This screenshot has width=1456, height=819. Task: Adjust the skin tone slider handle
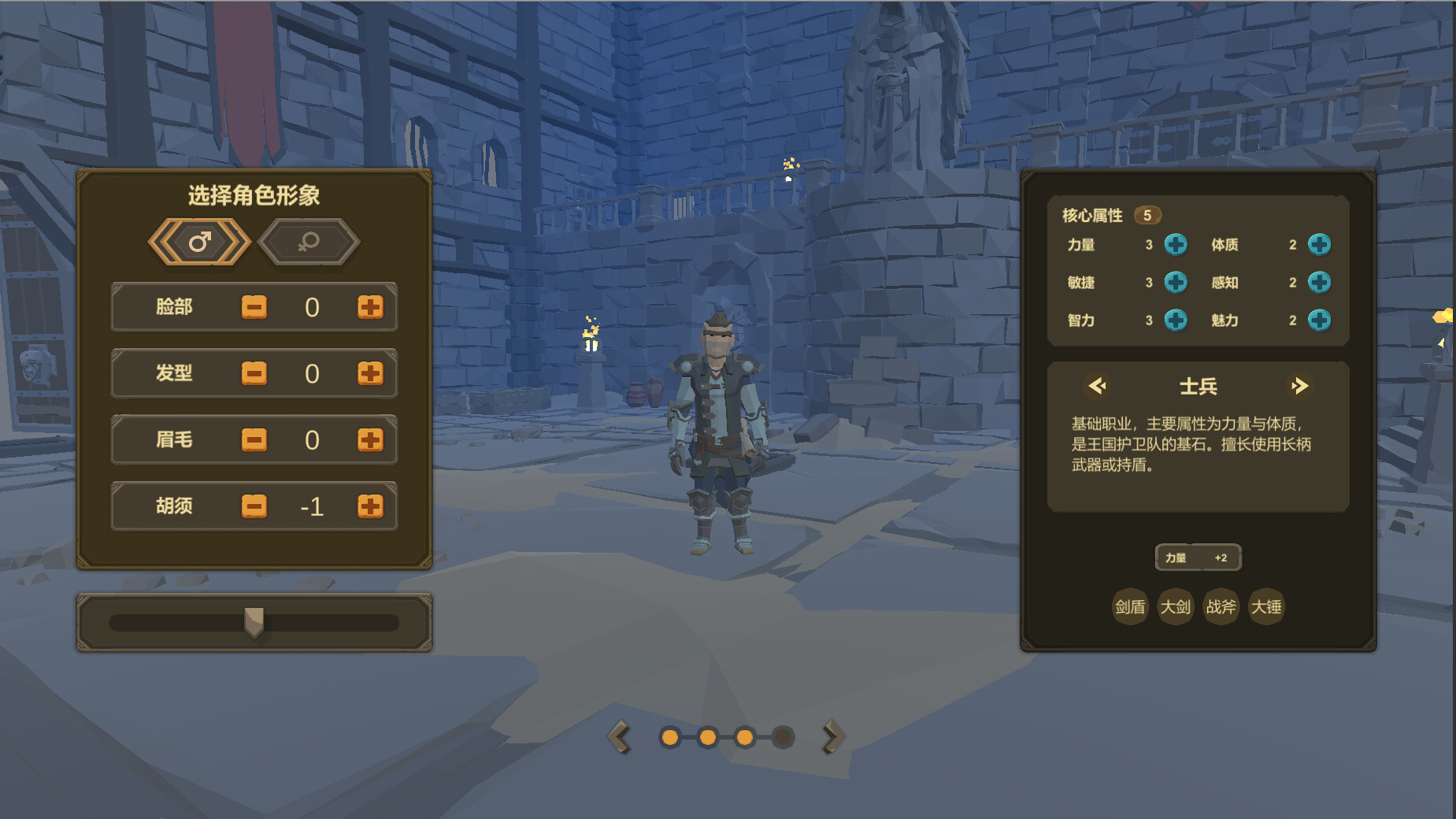pyautogui.click(x=254, y=622)
